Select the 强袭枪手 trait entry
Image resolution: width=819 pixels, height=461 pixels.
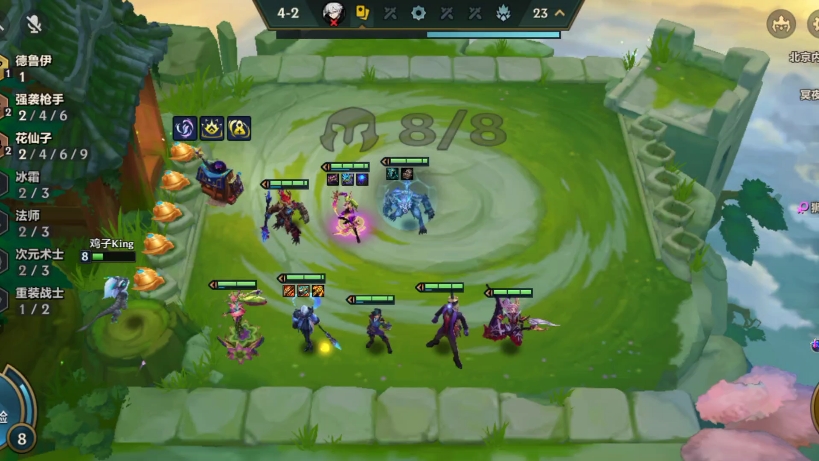38,107
